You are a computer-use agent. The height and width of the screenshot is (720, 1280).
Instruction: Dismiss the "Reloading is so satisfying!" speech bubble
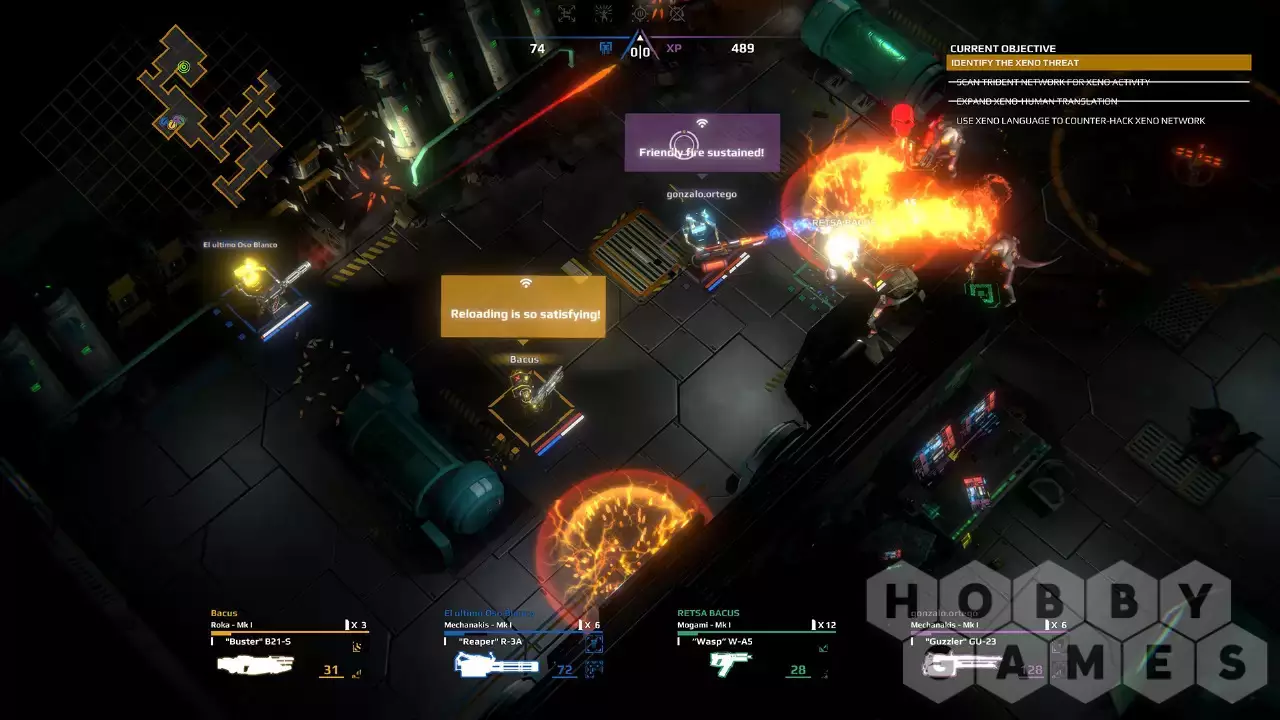coord(525,306)
